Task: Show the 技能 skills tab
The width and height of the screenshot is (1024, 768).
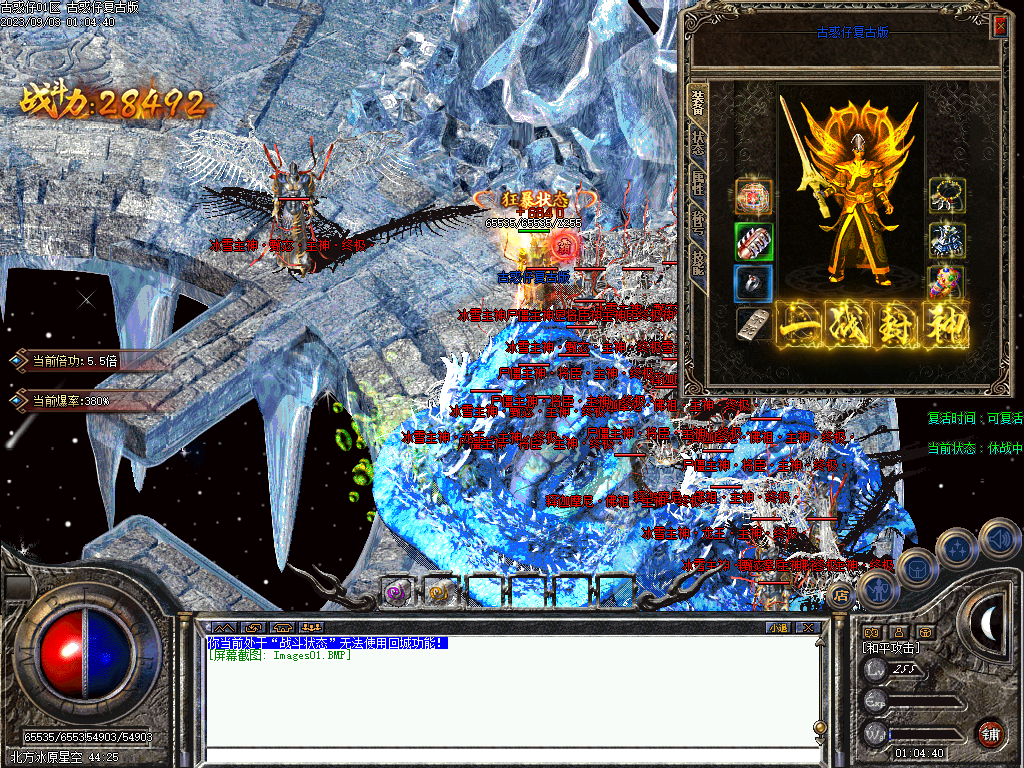Action: (697, 265)
